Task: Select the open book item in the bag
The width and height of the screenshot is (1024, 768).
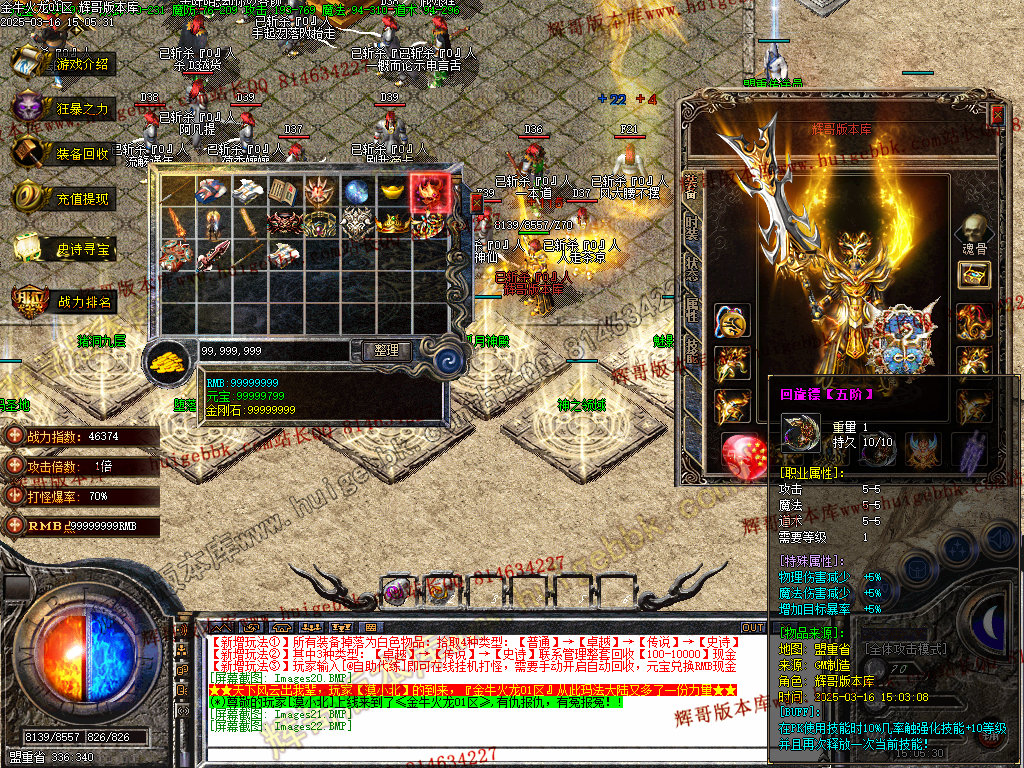Action: (x=284, y=192)
